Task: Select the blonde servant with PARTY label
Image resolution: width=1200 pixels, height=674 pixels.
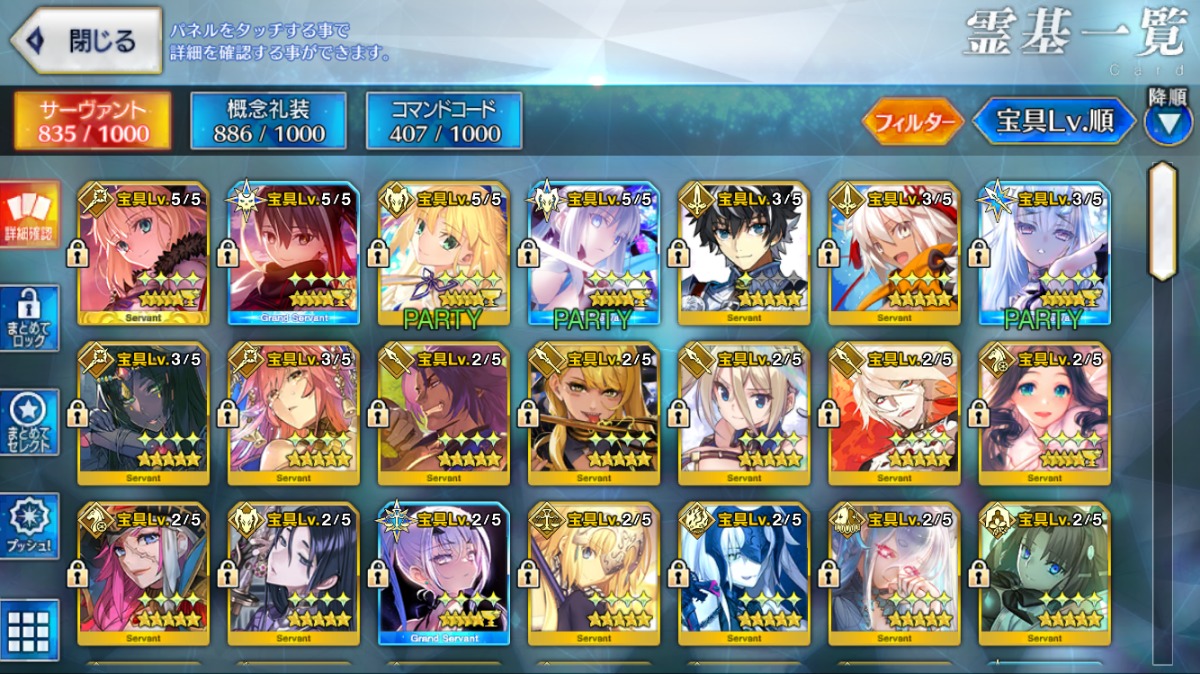Action: (x=443, y=255)
